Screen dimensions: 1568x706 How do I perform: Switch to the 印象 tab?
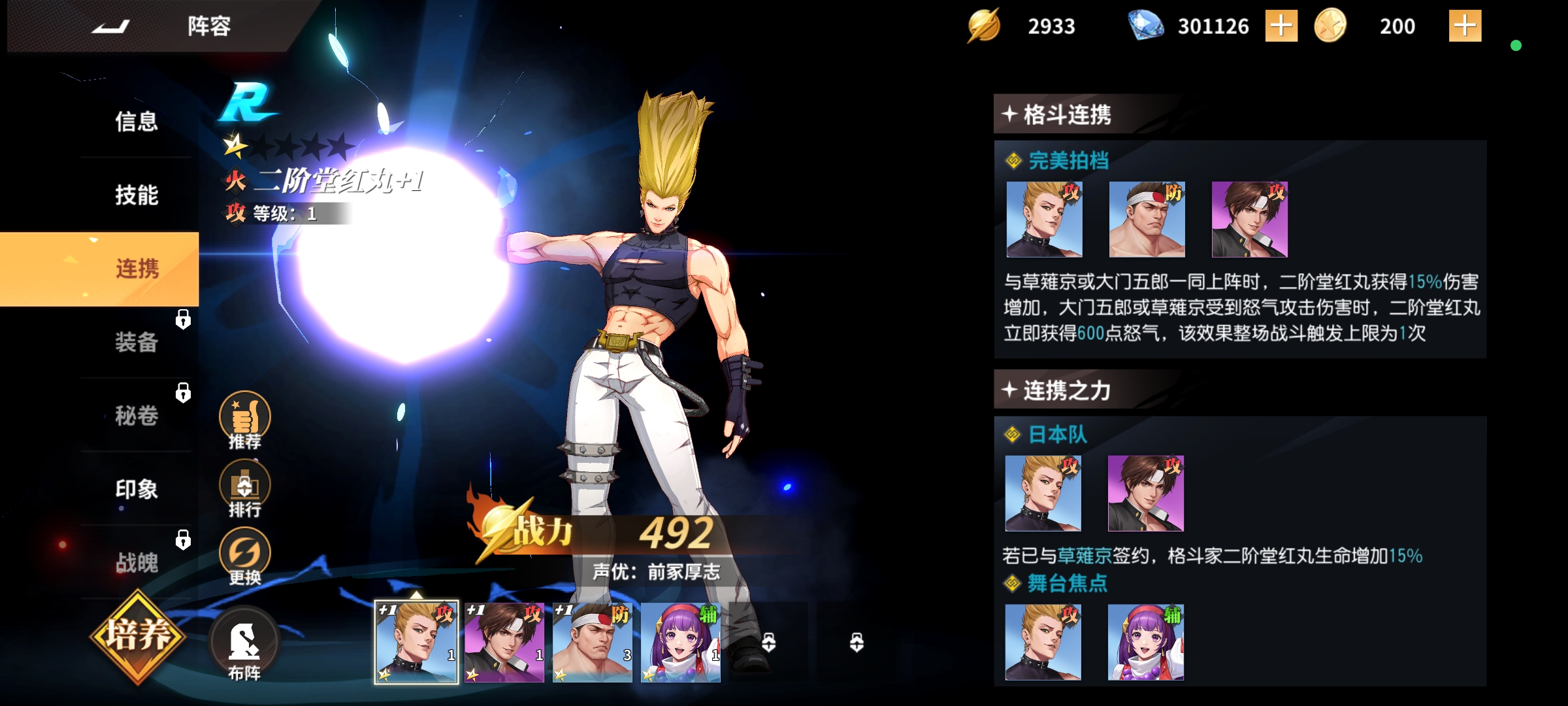[x=137, y=489]
